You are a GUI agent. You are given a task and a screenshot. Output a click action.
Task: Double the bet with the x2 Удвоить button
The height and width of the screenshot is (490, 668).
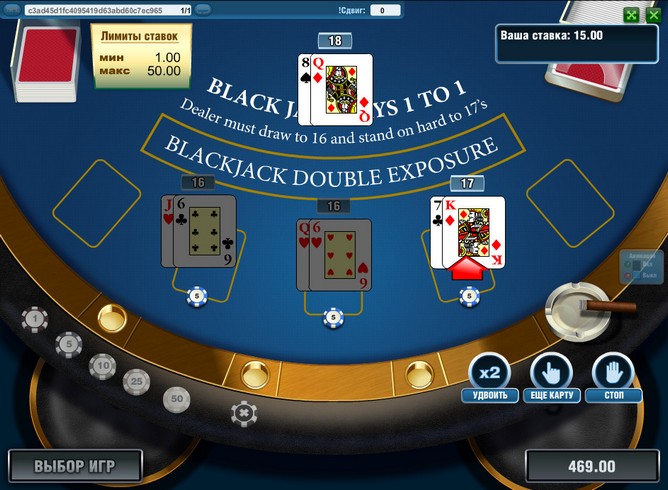click(490, 371)
